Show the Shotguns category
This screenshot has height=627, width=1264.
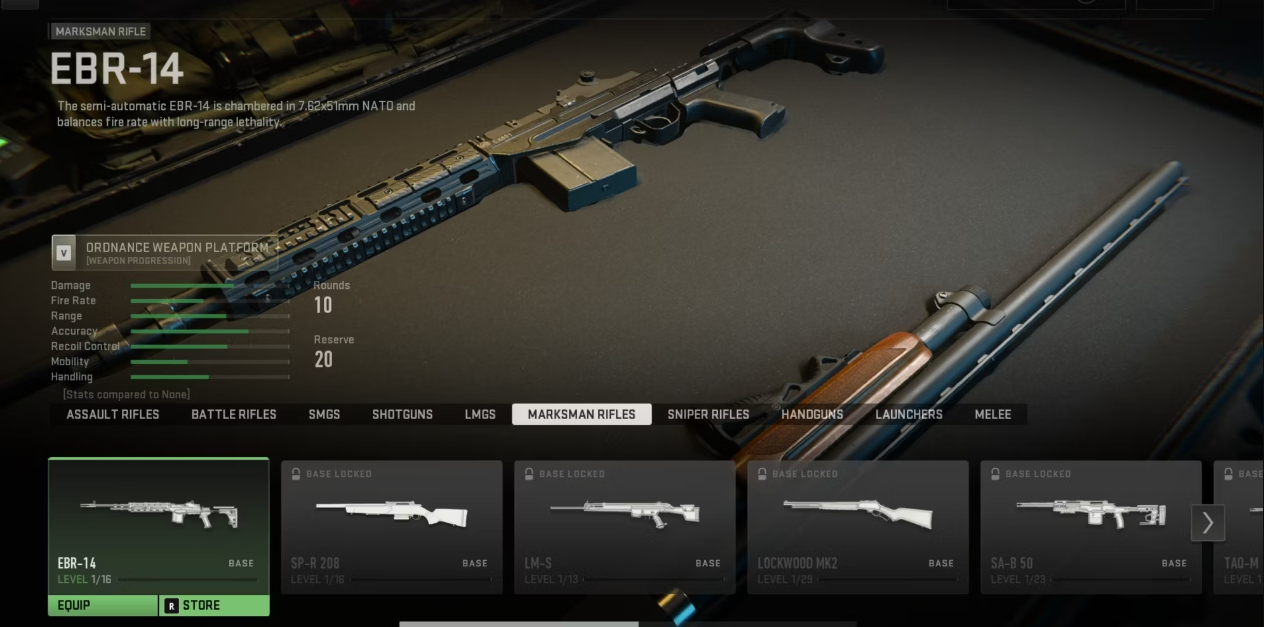click(x=402, y=414)
